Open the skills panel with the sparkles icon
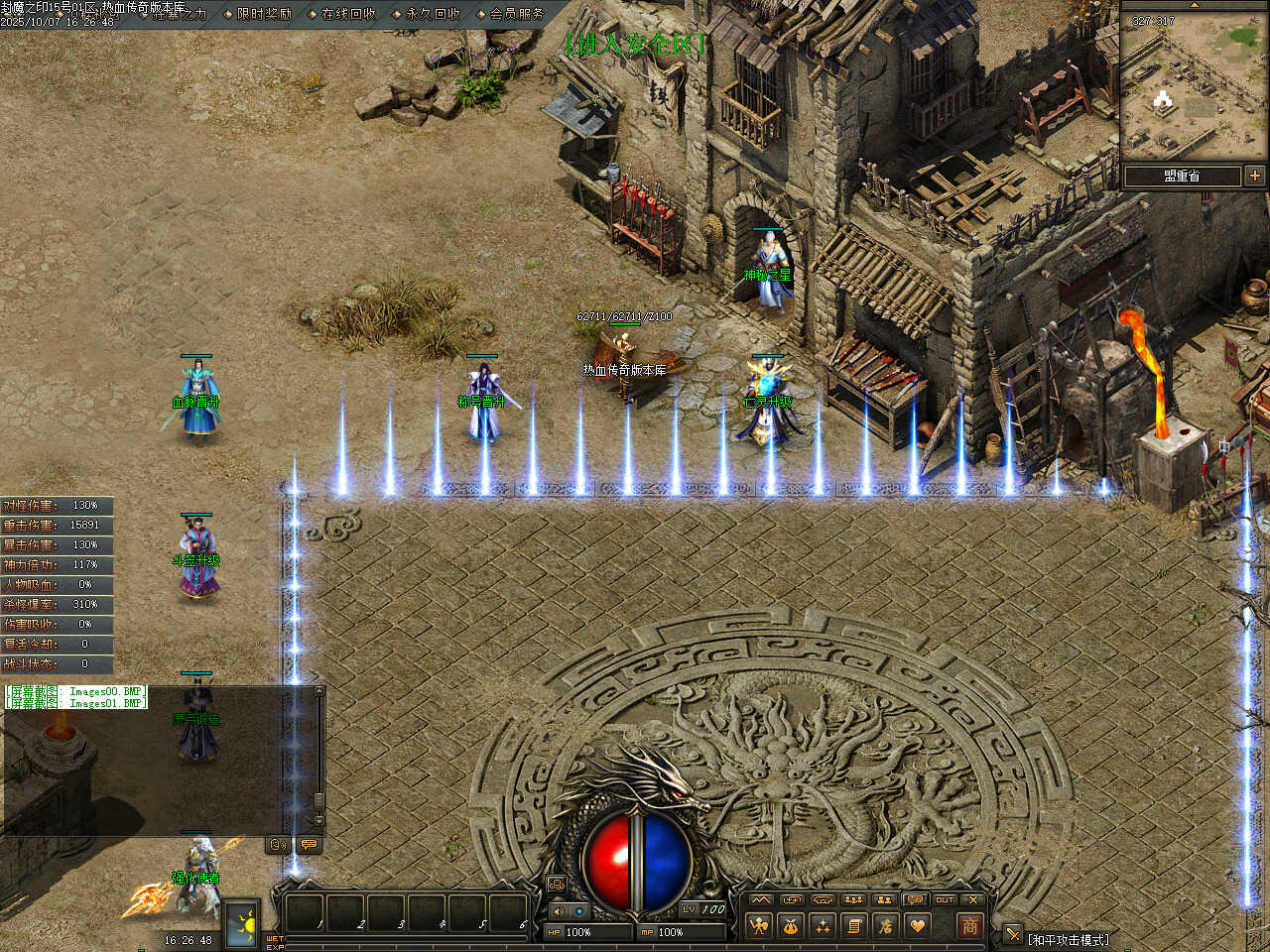 pyautogui.click(x=823, y=926)
